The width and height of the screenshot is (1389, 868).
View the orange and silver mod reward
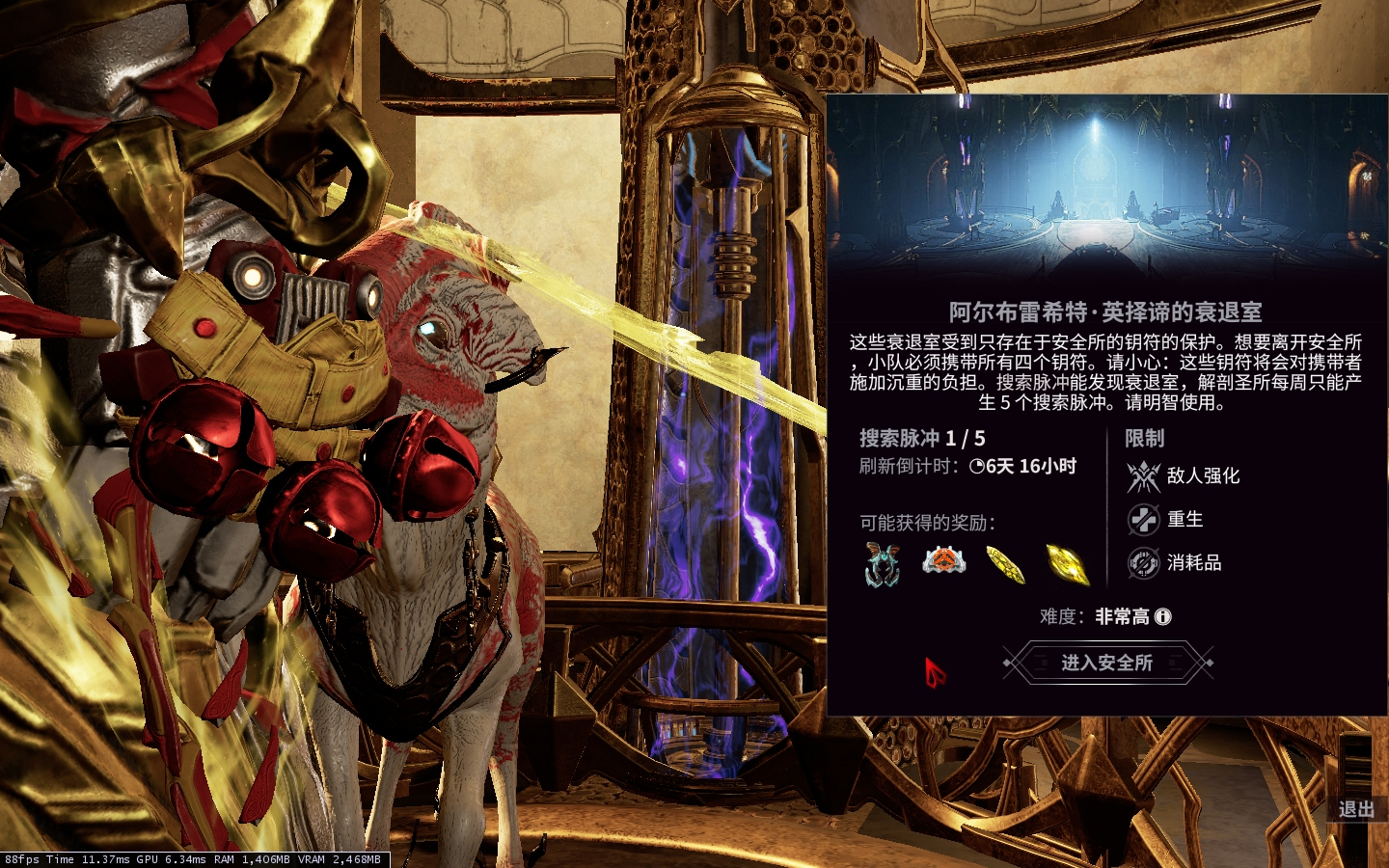pos(943,560)
